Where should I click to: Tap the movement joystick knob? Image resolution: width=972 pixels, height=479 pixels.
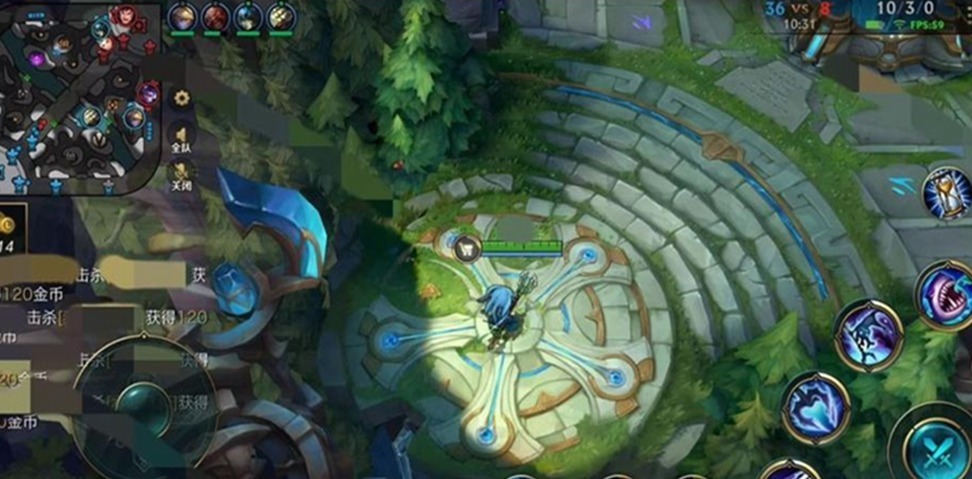pyautogui.click(x=145, y=405)
